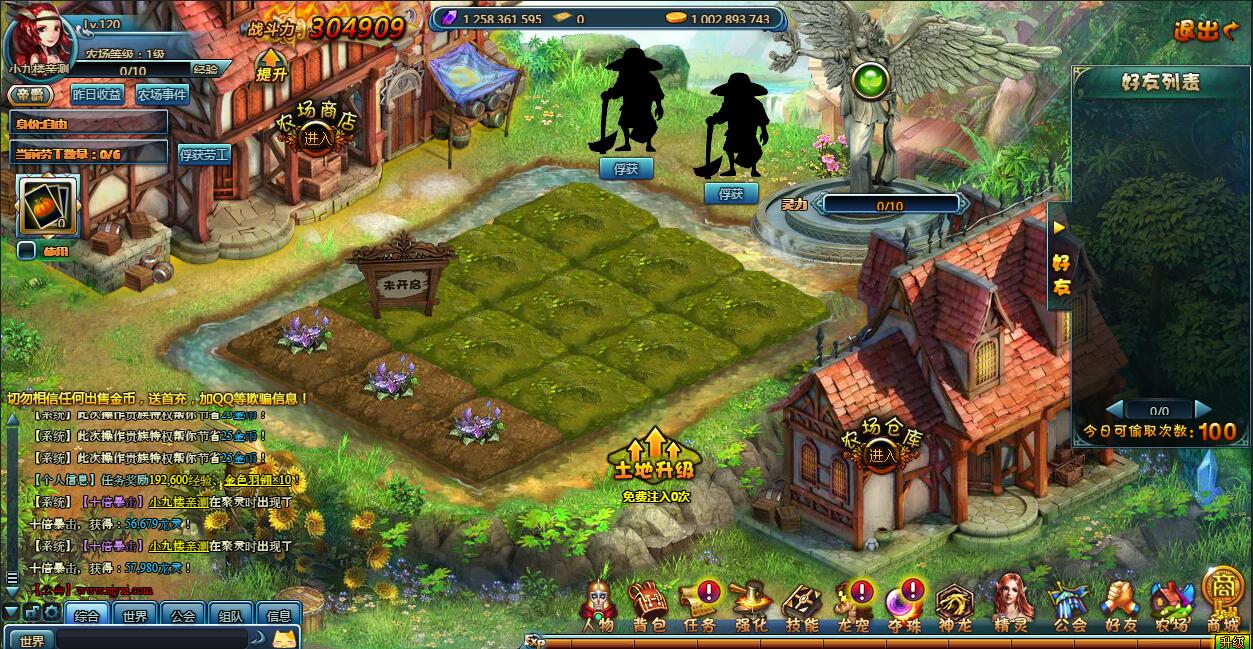The image size is (1253, 649).
Task: Open the 商城 mall icon
Action: (1222, 602)
